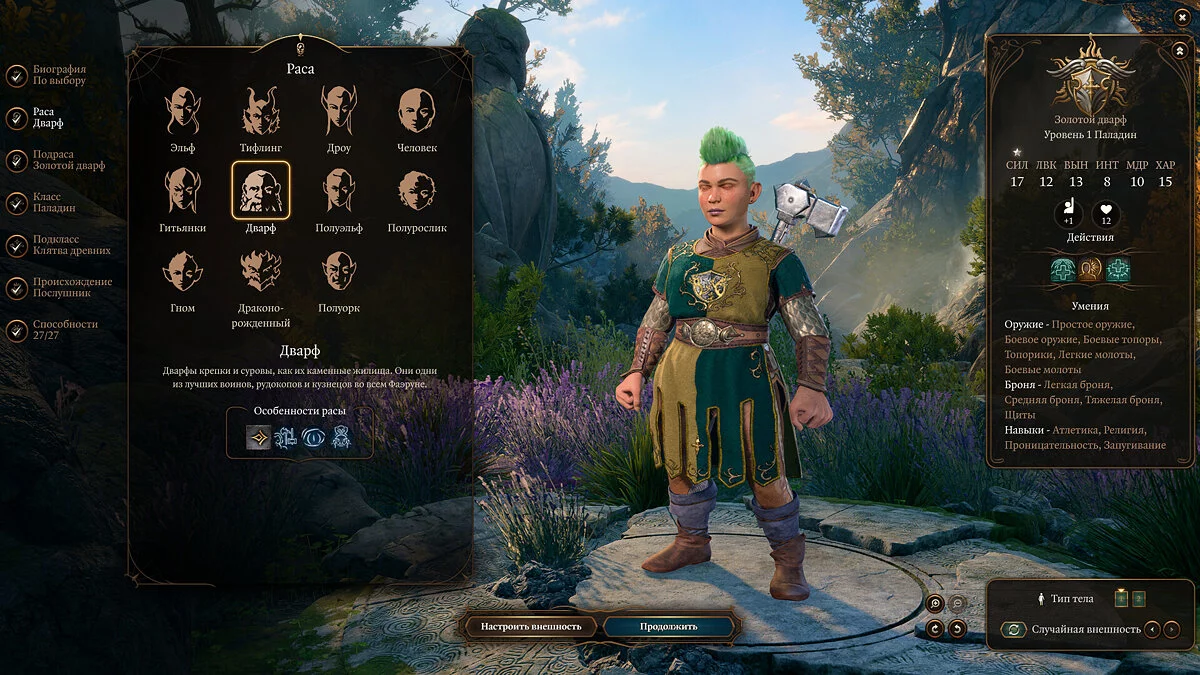Open the Биография step in sidebar
The height and width of the screenshot is (675, 1200).
tap(58, 76)
